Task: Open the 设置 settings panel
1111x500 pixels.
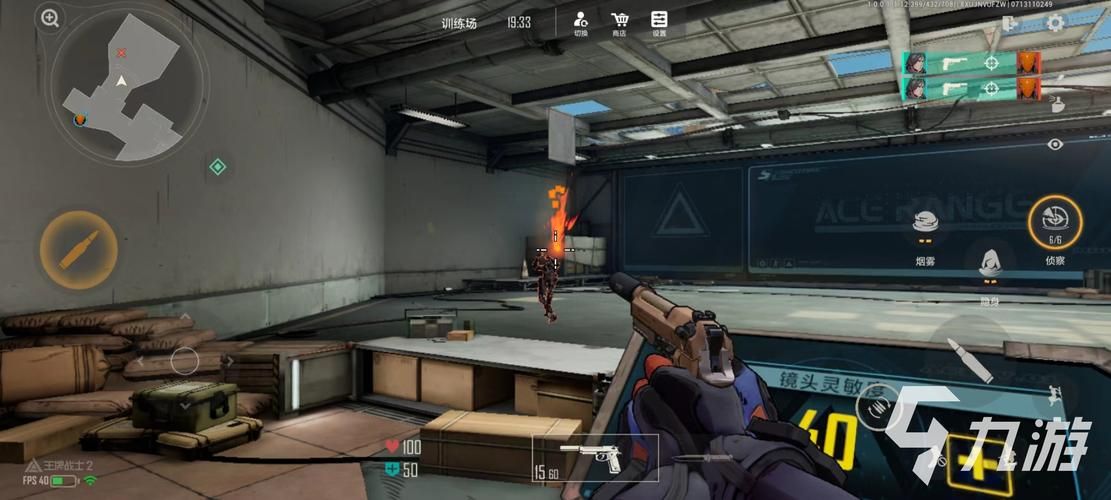Action: pyautogui.click(x=659, y=23)
